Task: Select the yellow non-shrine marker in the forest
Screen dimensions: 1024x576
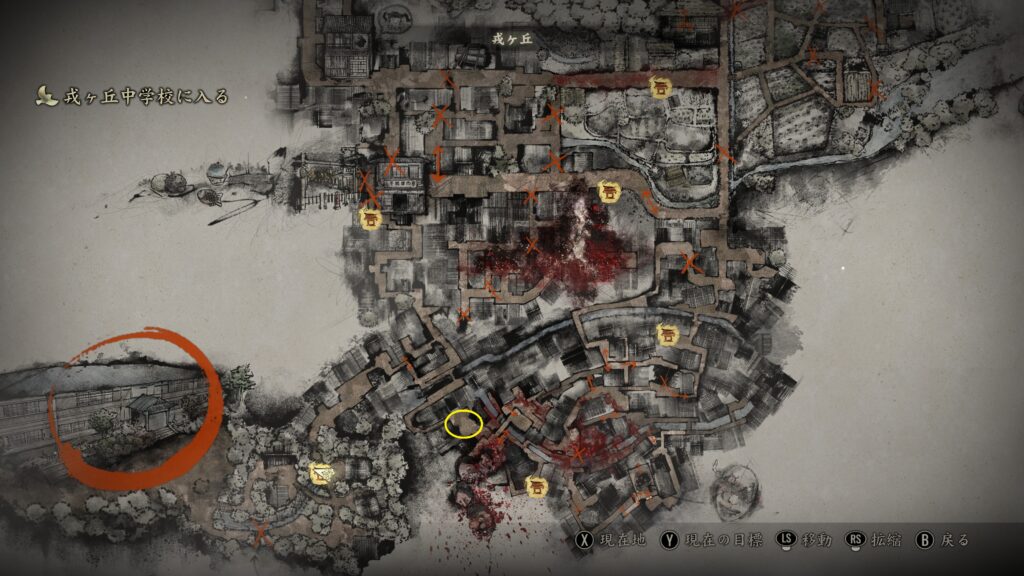Action: tap(321, 472)
